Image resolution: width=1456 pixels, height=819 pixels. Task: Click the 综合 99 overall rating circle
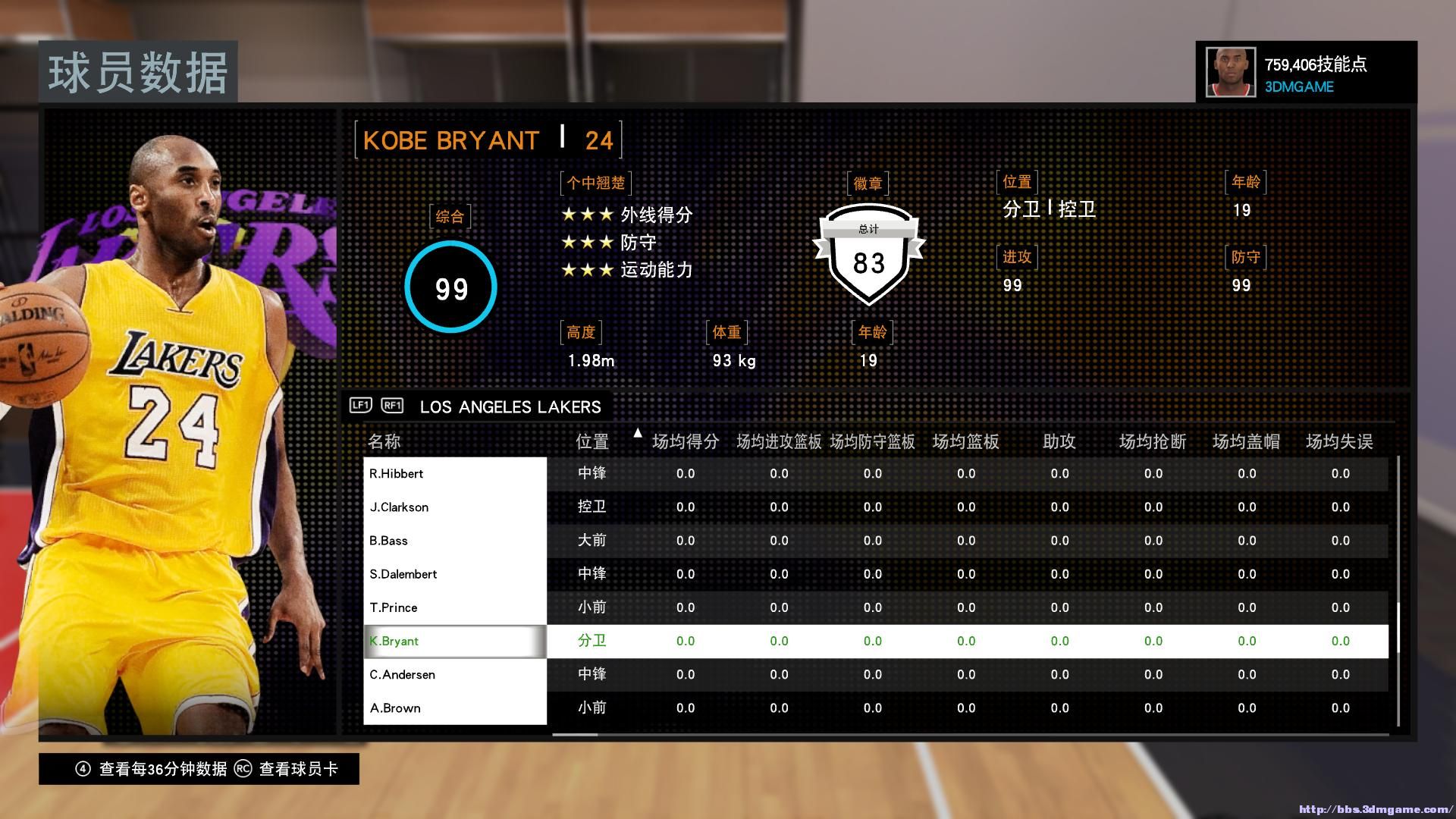point(450,288)
